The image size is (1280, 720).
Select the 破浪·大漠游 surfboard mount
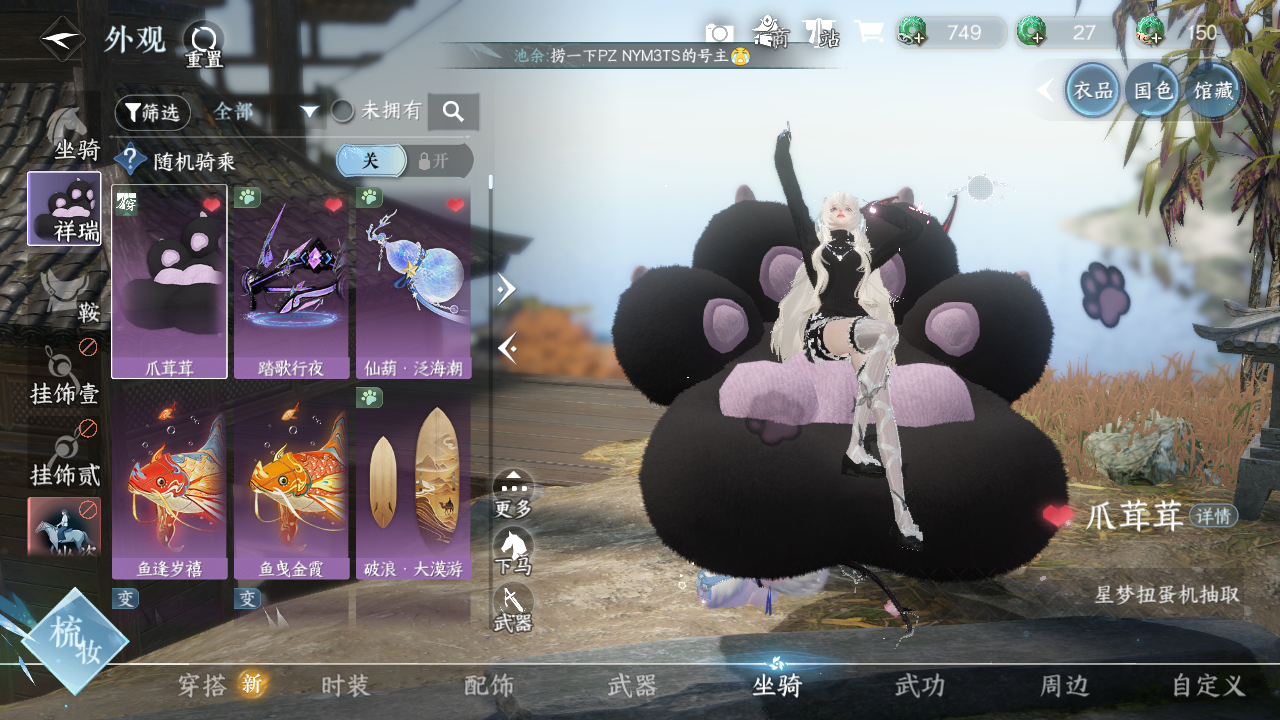(413, 484)
